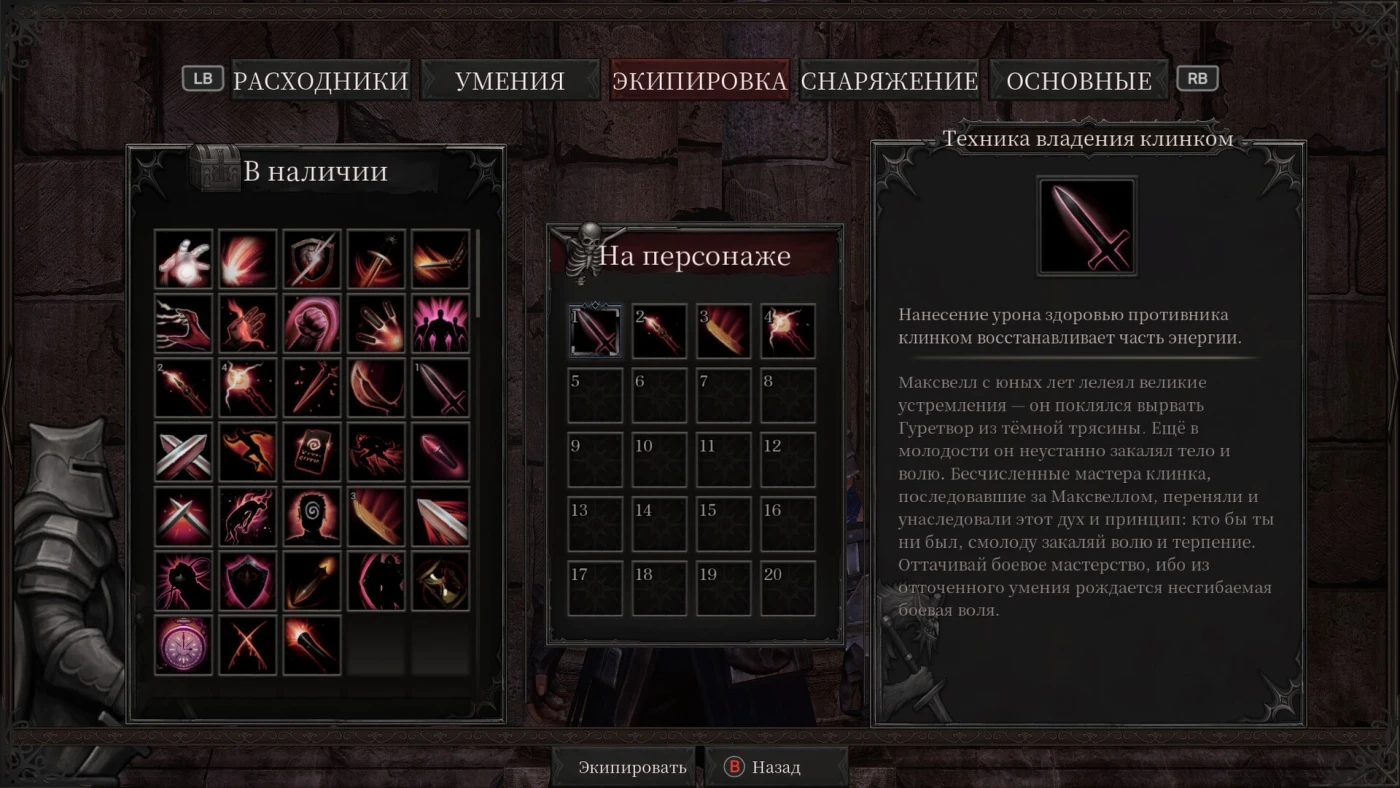1400x788 pixels.
Task: Go to the СНАРЯЖЕНИЕ tab
Action: pyautogui.click(x=889, y=81)
